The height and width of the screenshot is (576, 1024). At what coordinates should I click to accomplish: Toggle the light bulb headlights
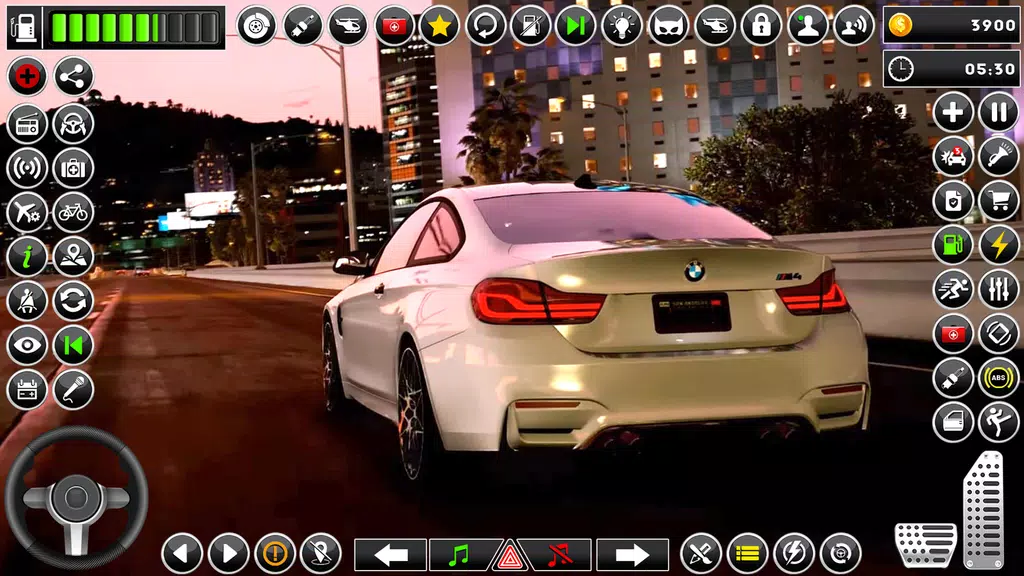[622, 25]
